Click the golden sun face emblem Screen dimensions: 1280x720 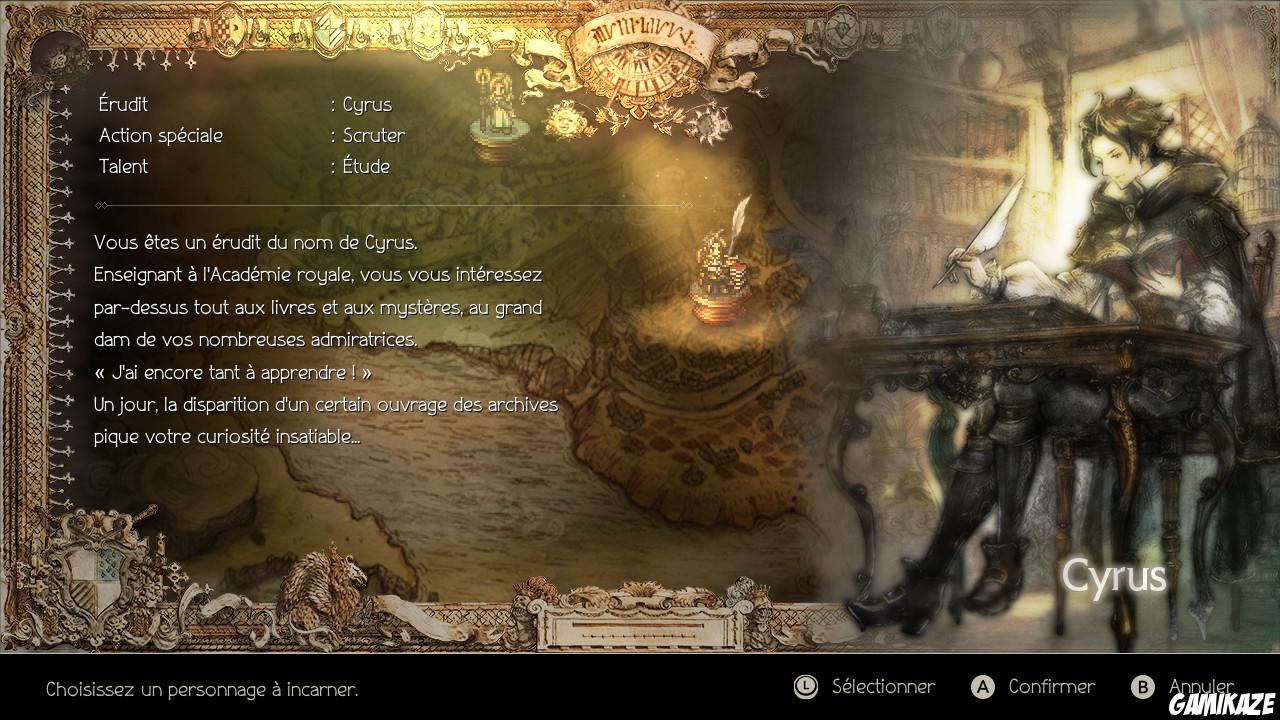[565, 120]
